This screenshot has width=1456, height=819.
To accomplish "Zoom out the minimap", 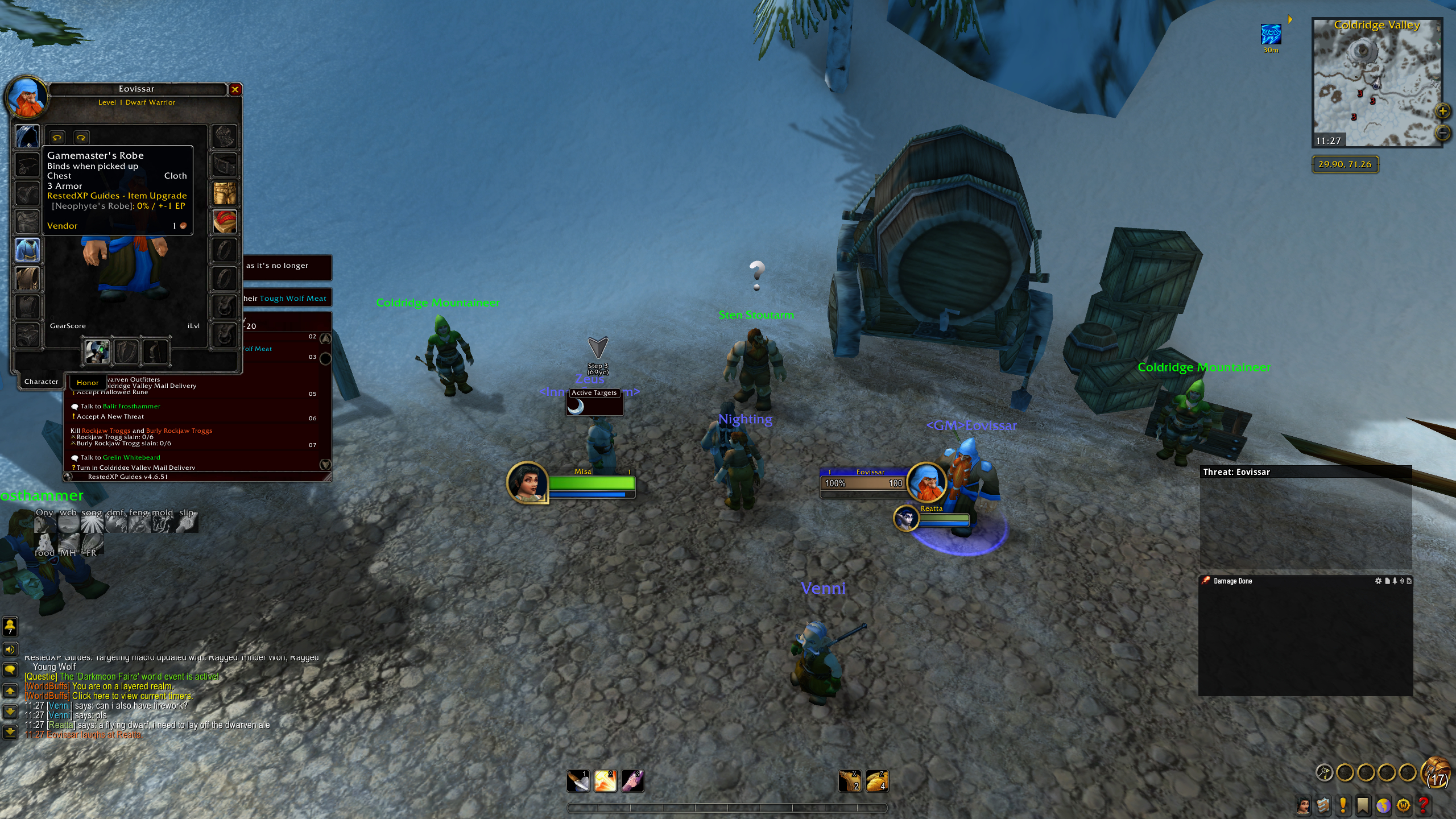I will (1443, 133).
